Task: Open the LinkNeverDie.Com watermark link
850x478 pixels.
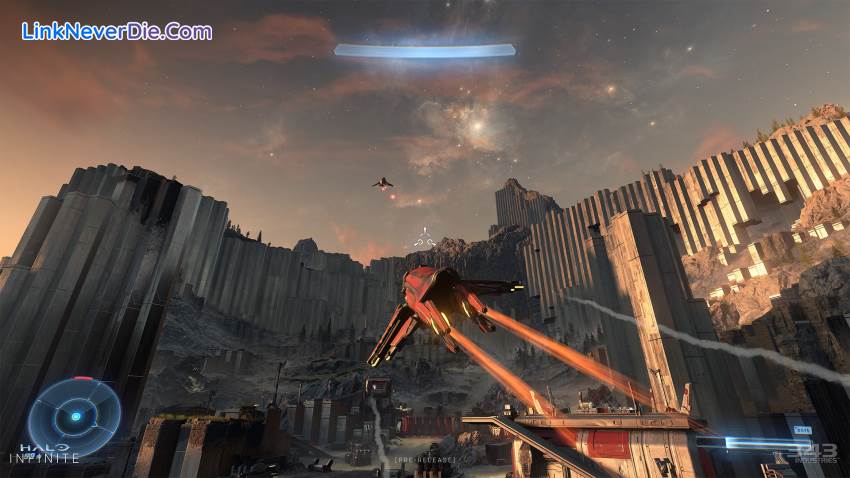Action: point(116,31)
